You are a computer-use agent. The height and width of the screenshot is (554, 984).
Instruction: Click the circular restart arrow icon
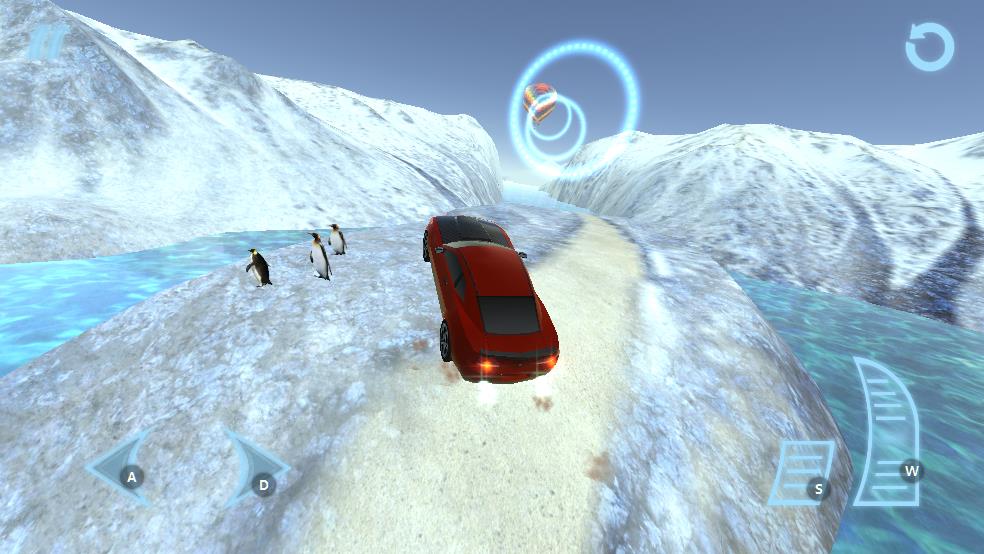[929, 47]
